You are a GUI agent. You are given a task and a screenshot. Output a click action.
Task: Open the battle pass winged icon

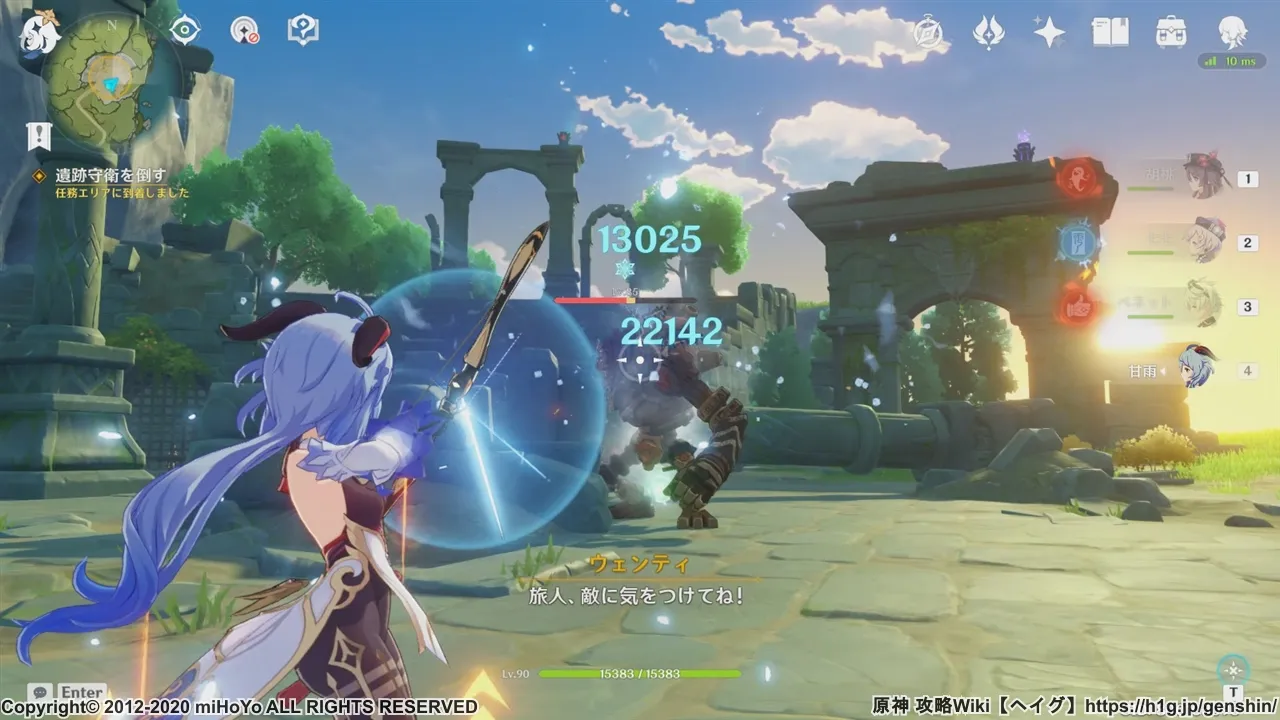[989, 32]
